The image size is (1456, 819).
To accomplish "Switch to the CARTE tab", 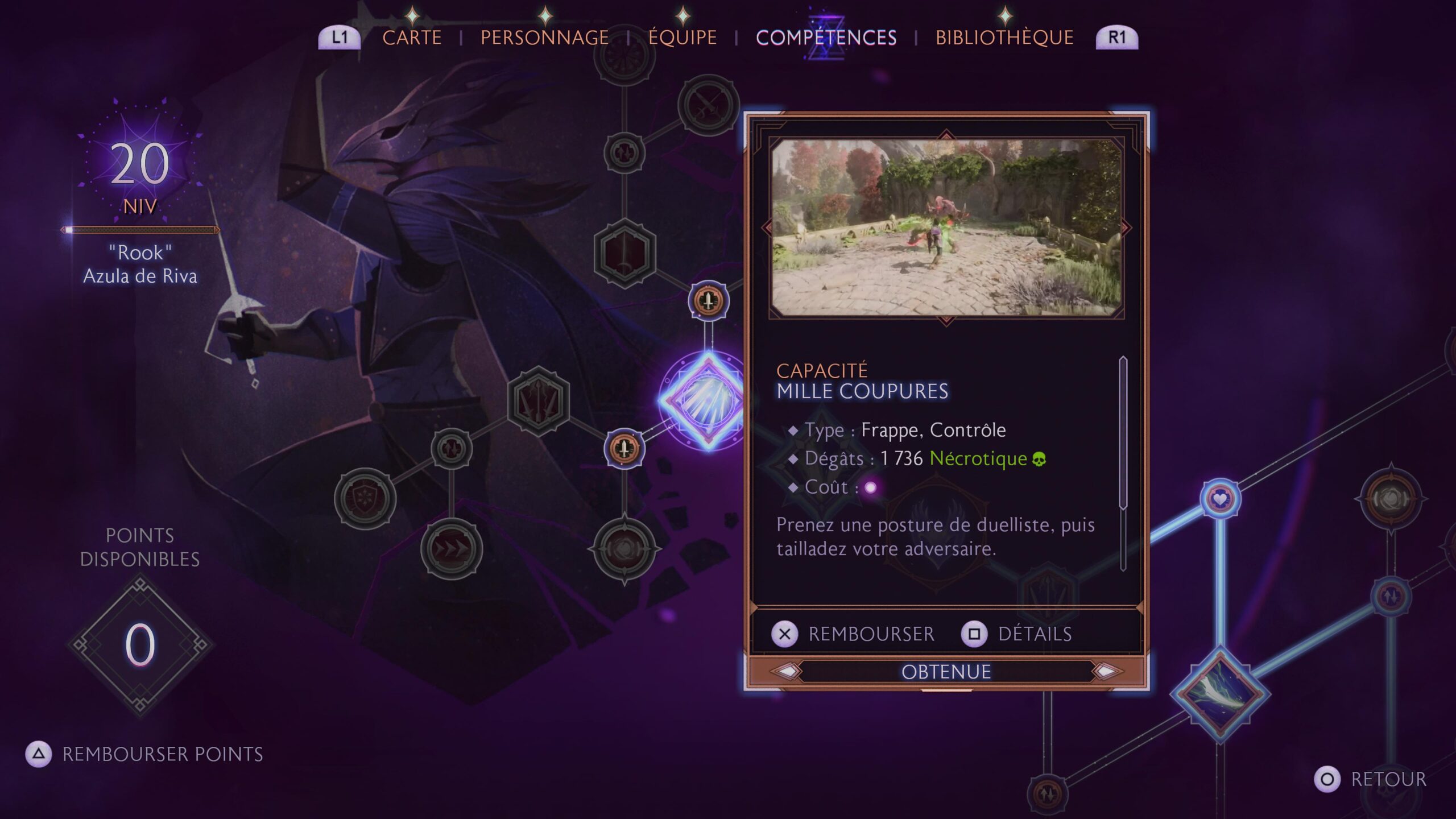I will (x=412, y=38).
